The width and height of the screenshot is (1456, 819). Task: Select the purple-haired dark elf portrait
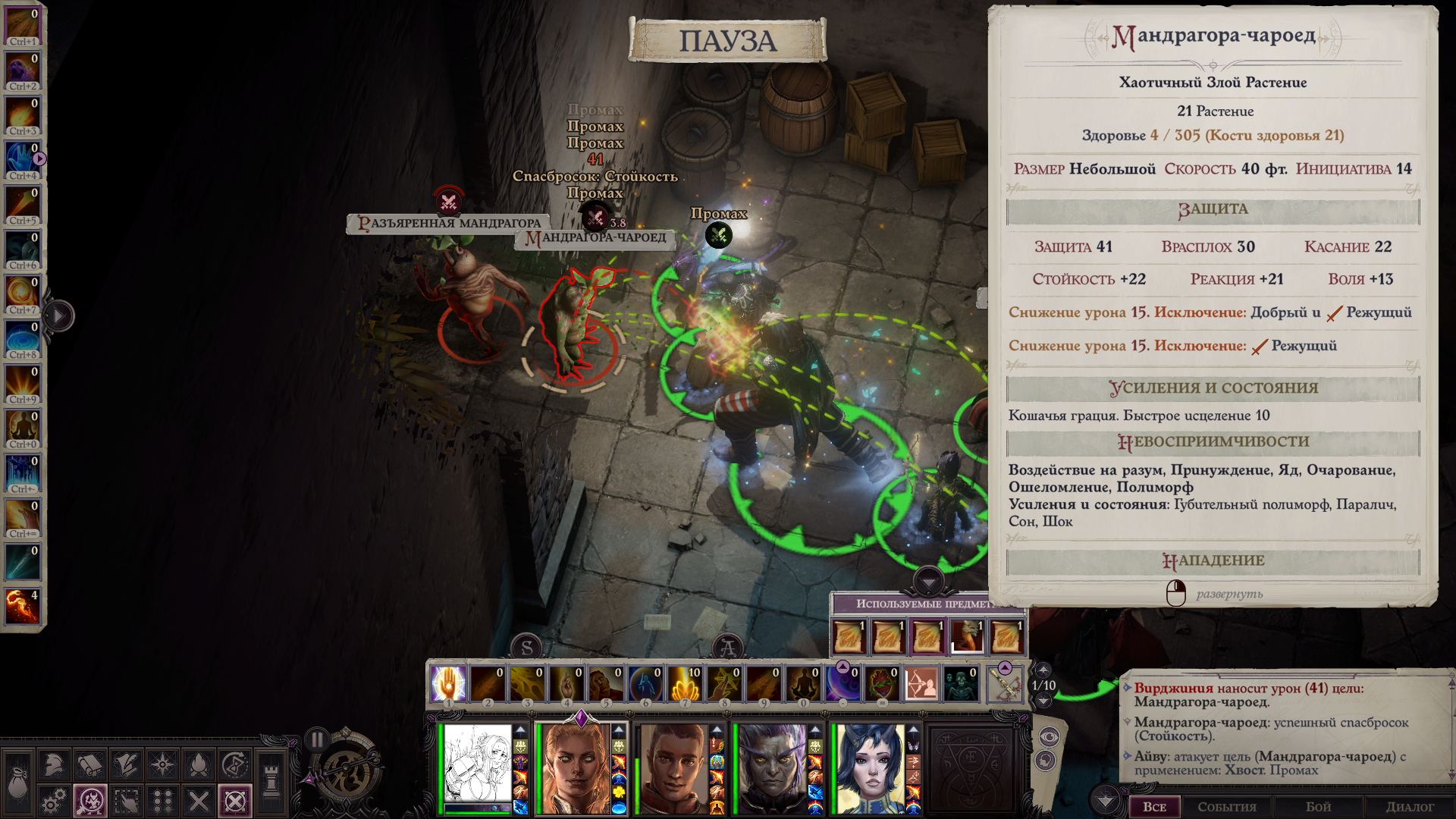click(x=772, y=767)
